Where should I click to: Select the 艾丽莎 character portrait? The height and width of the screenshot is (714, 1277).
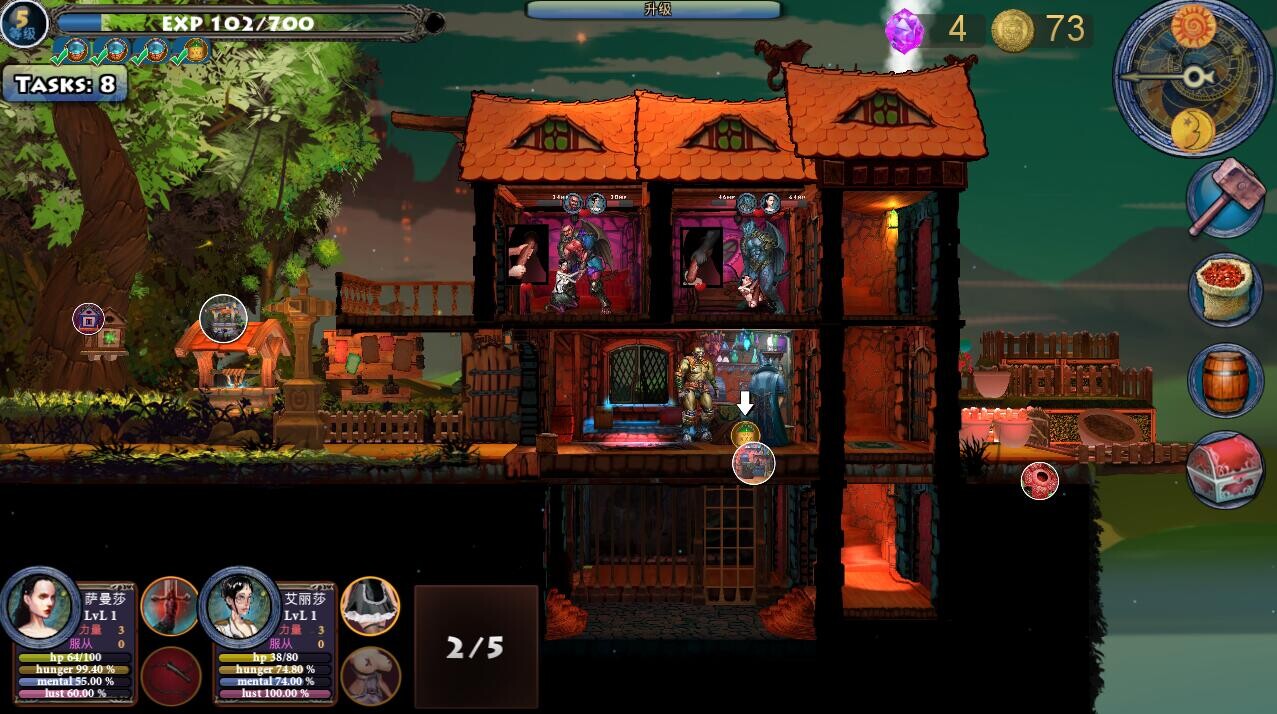(x=240, y=606)
